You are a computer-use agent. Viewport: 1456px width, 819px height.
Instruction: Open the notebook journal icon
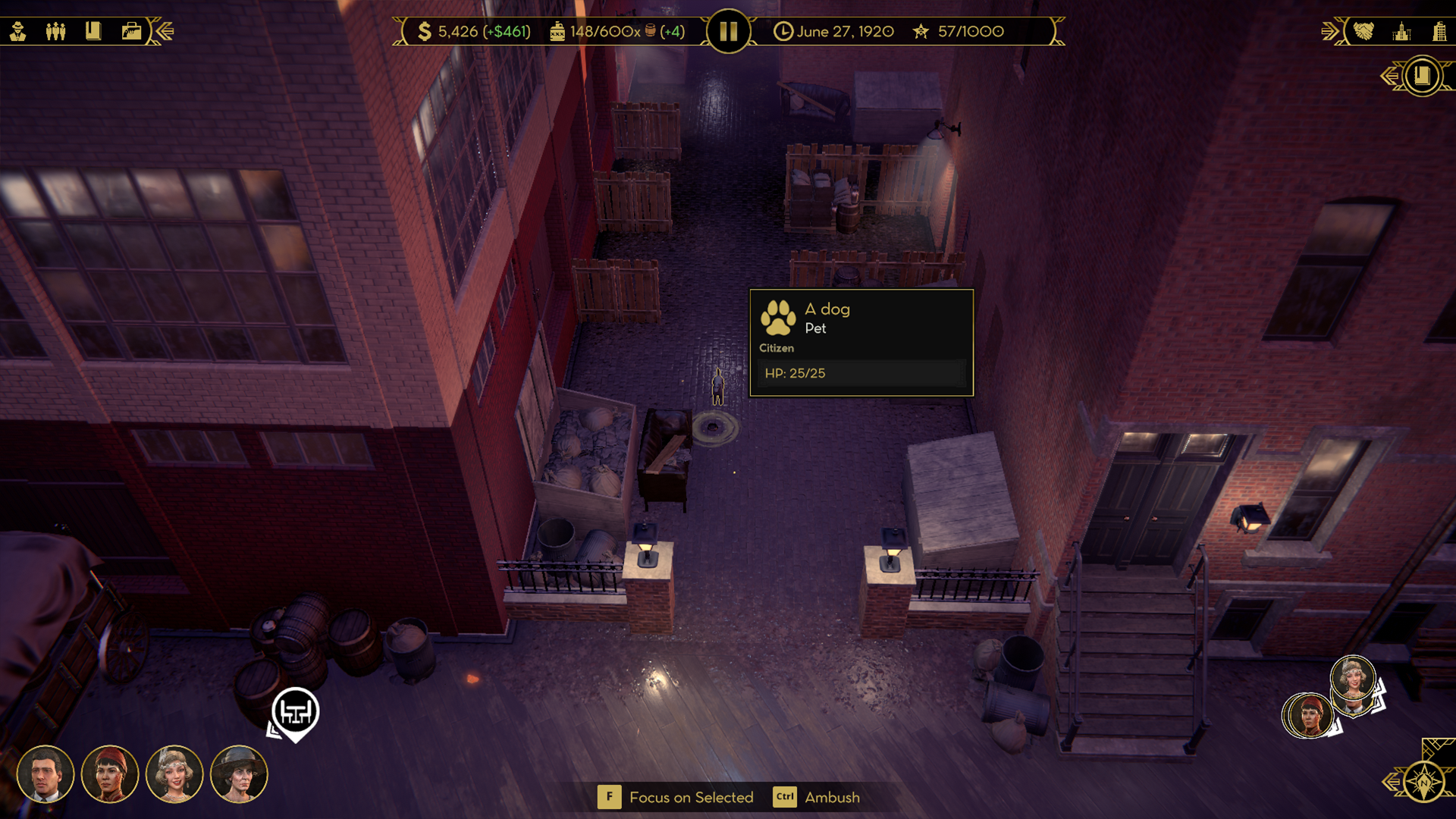tap(93, 31)
